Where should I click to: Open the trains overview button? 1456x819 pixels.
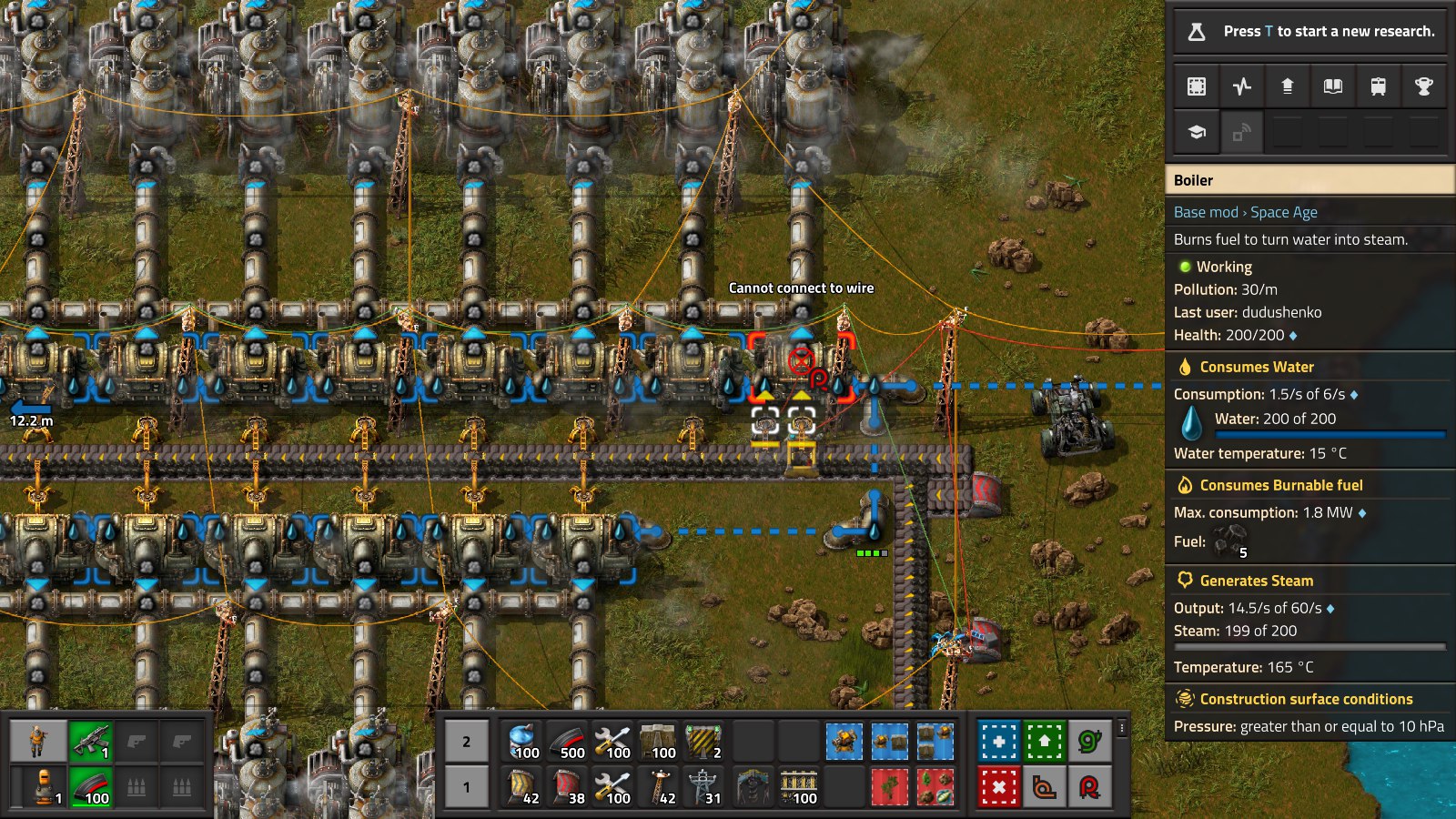point(1379,86)
